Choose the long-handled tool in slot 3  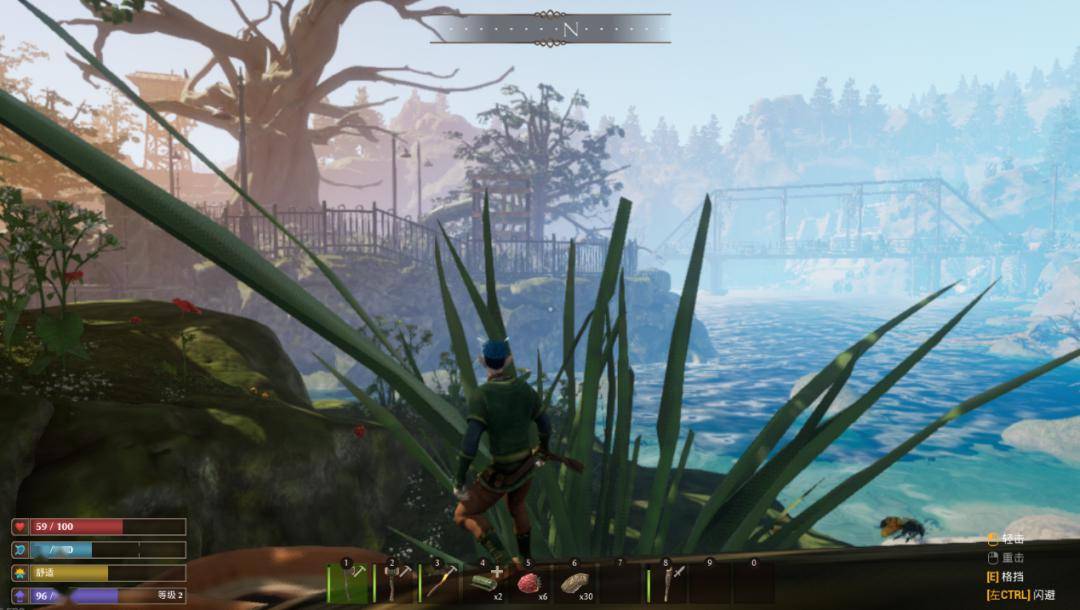click(x=437, y=582)
